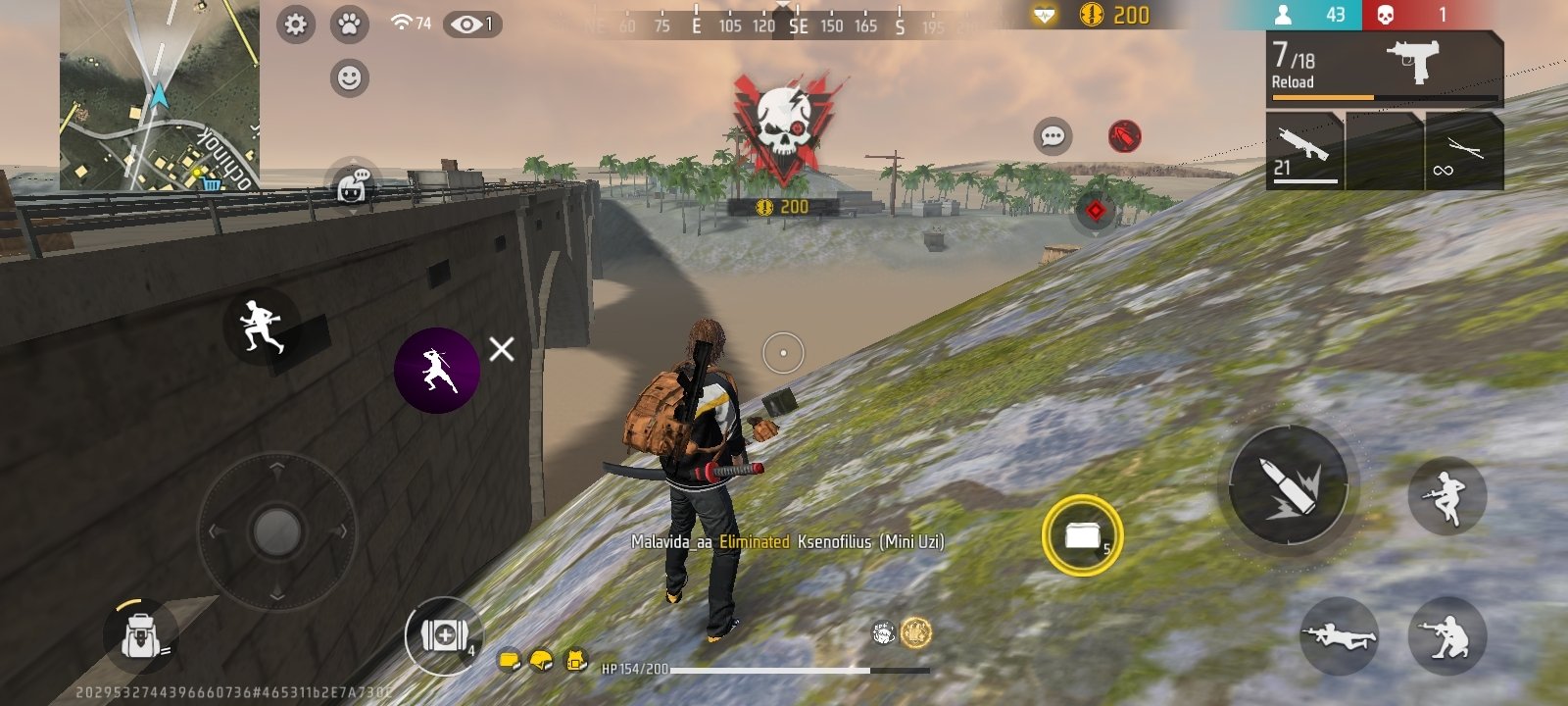Equip the katana melee slot
The width and height of the screenshot is (1568, 706).
click(x=1464, y=151)
